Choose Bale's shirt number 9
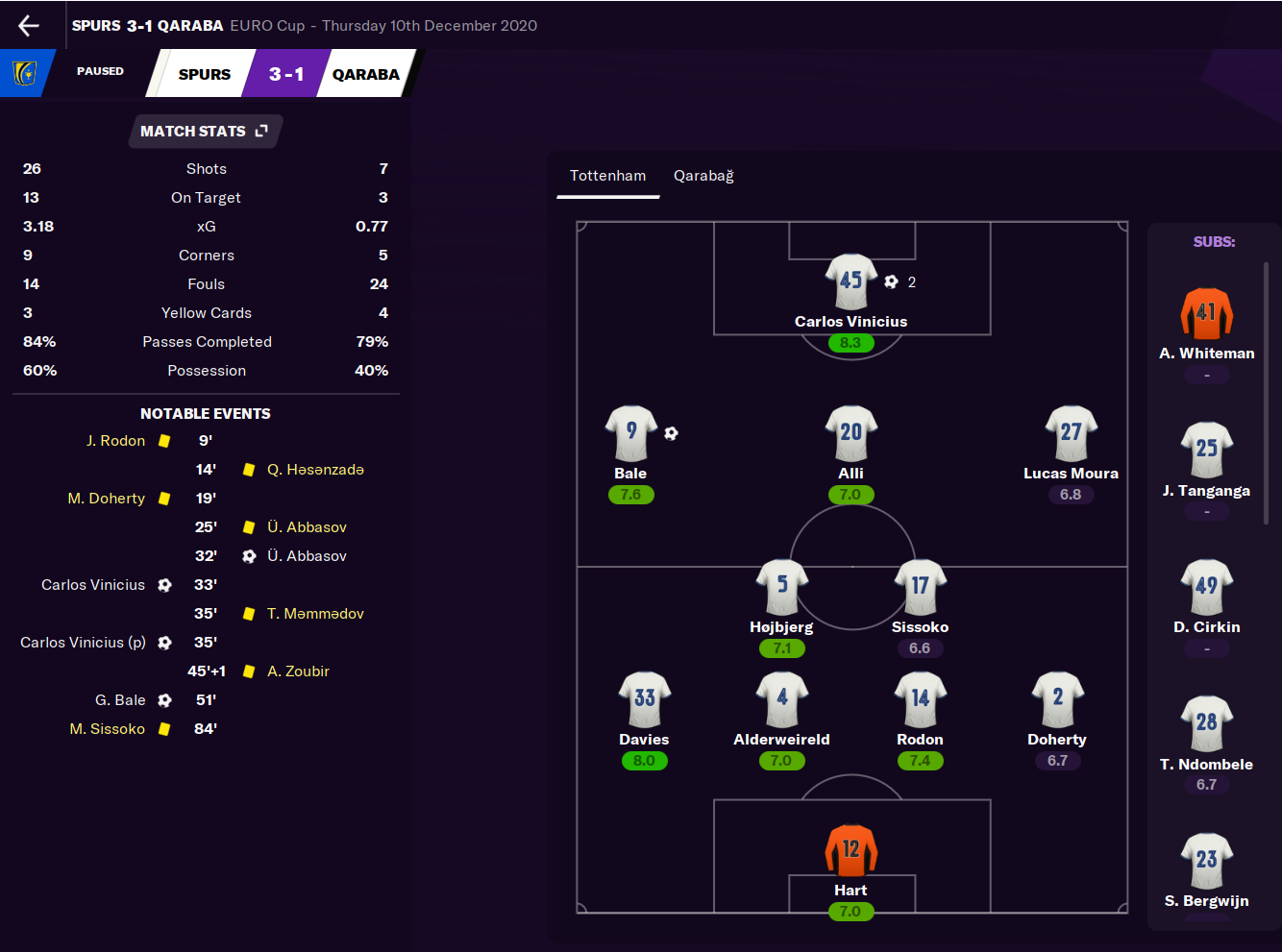The height and width of the screenshot is (952, 1282). click(630, 432)
